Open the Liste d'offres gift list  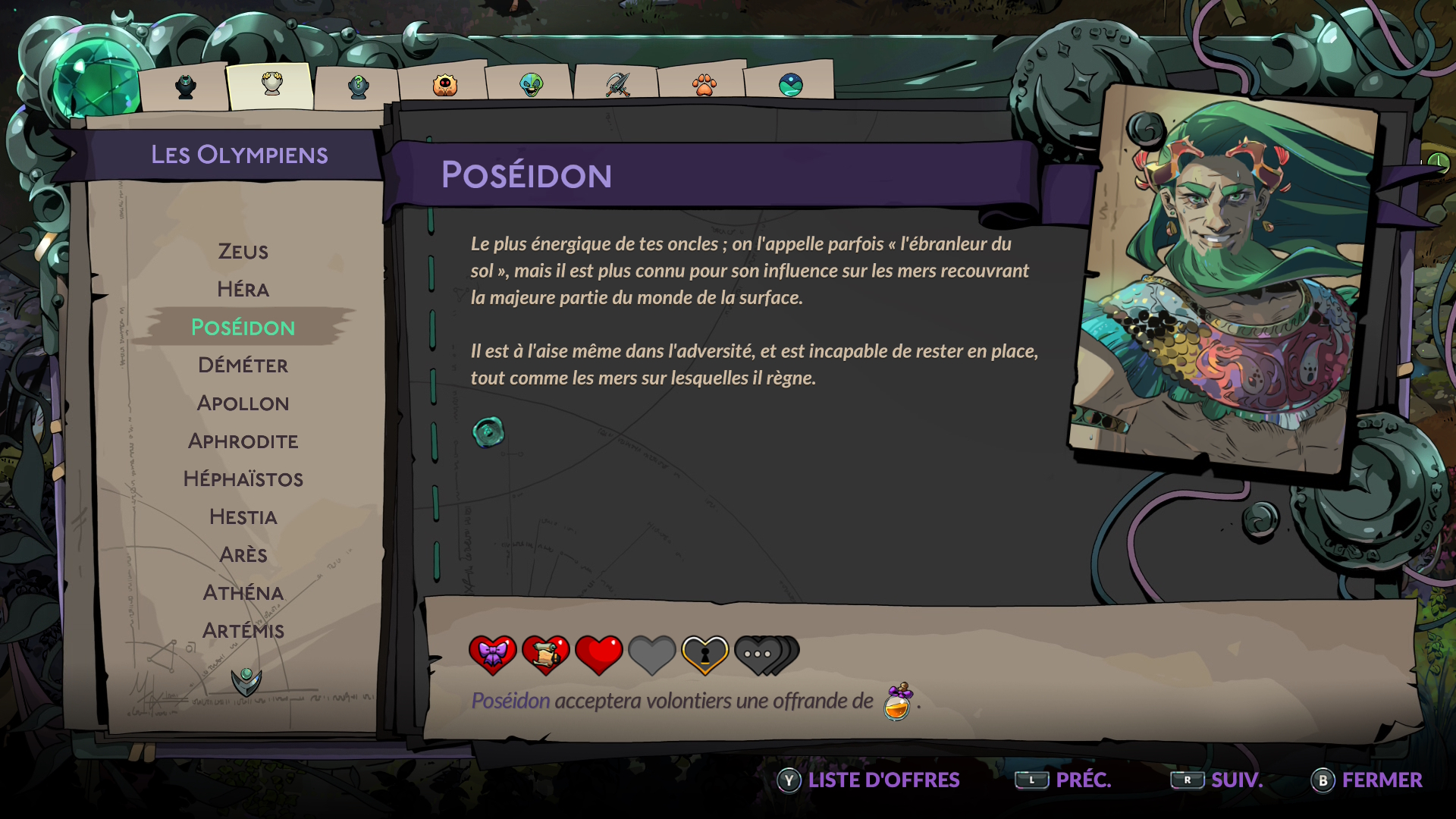(x=869, y=780)
